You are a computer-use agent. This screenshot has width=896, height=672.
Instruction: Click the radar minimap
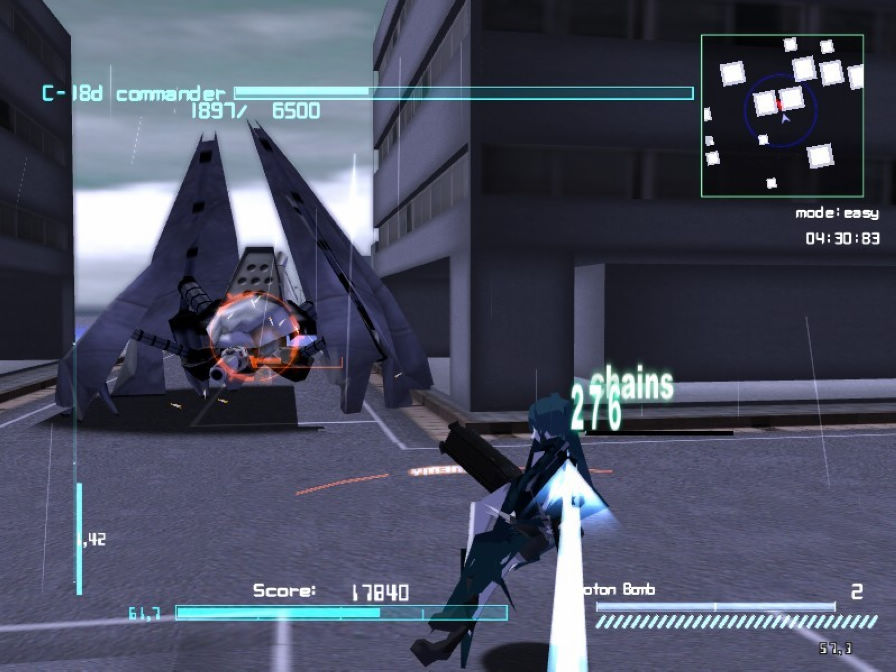point(782,115)
